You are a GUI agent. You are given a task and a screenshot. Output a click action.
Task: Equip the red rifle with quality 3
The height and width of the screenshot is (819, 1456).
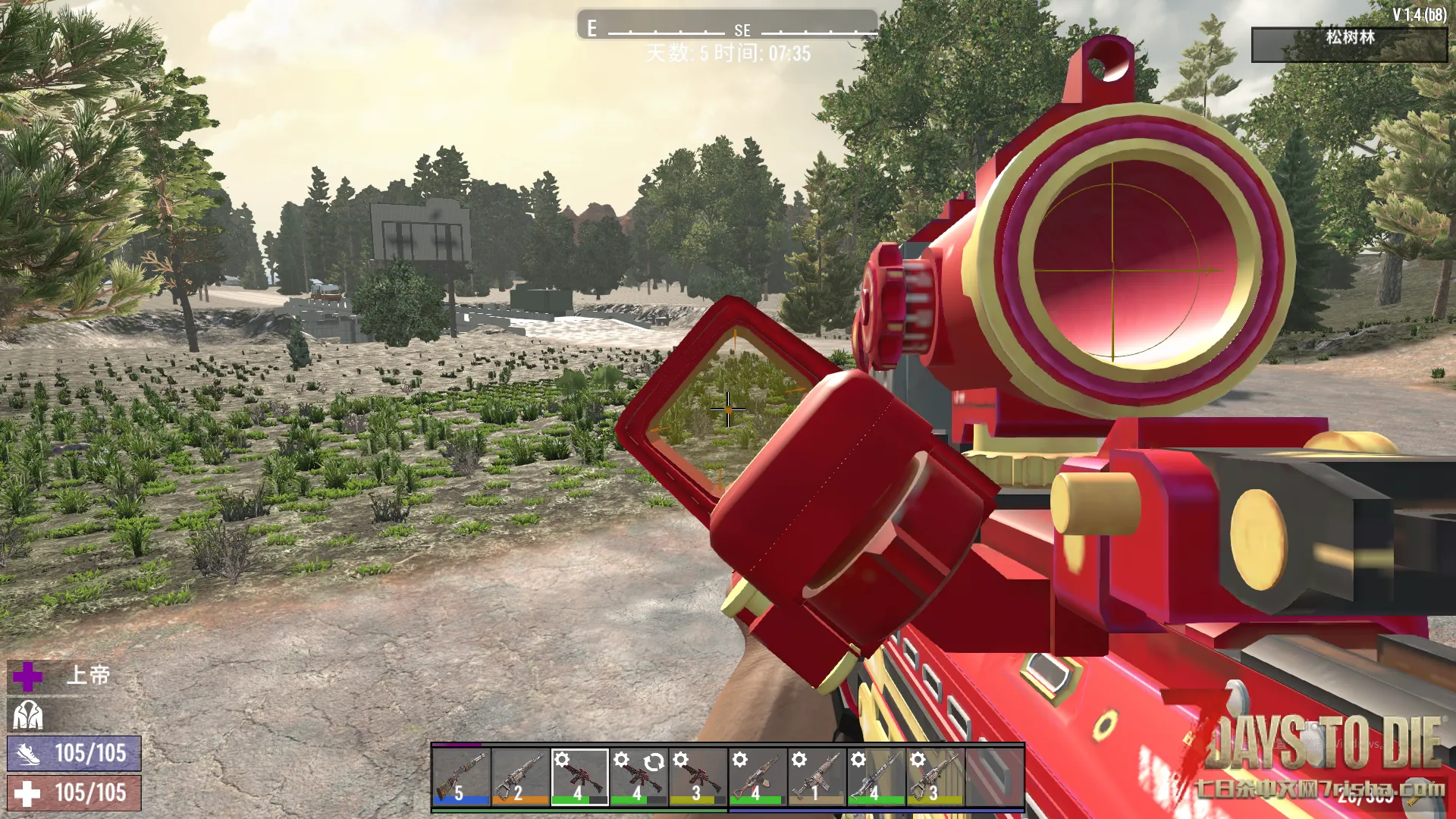pos(698,777)
